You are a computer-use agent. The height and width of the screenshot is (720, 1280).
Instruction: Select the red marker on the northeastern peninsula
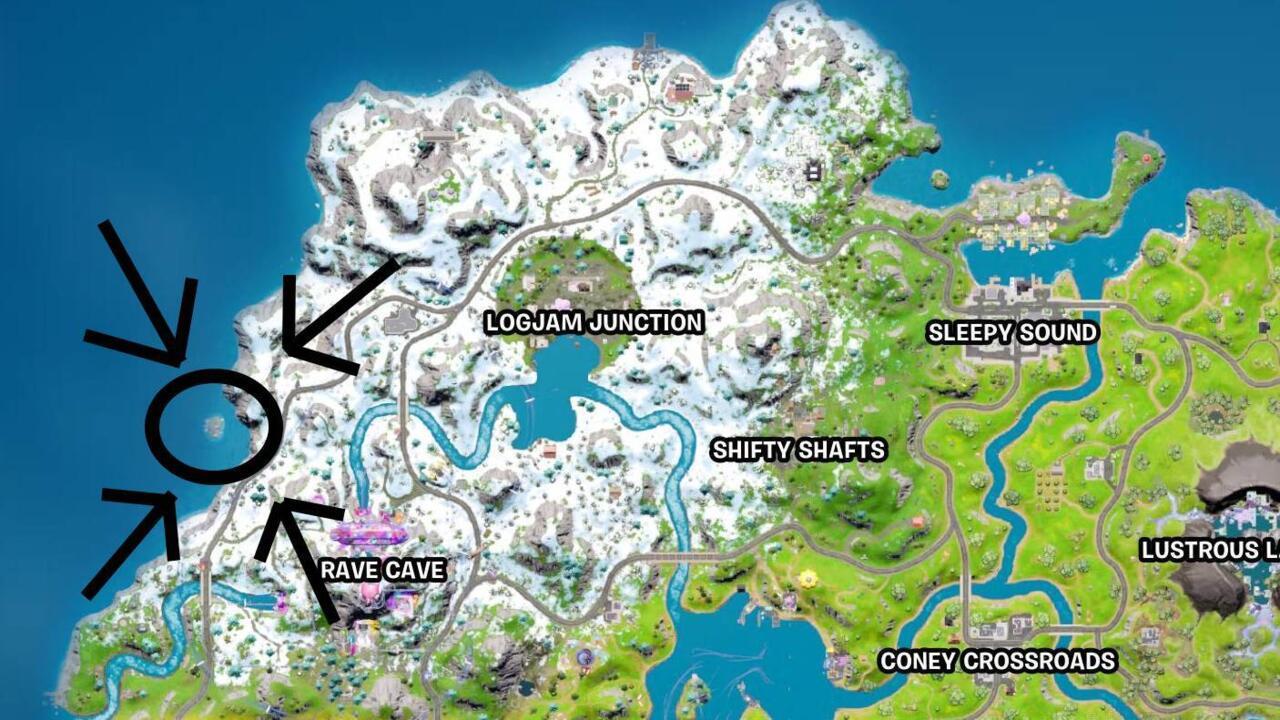click(1146, 159)
